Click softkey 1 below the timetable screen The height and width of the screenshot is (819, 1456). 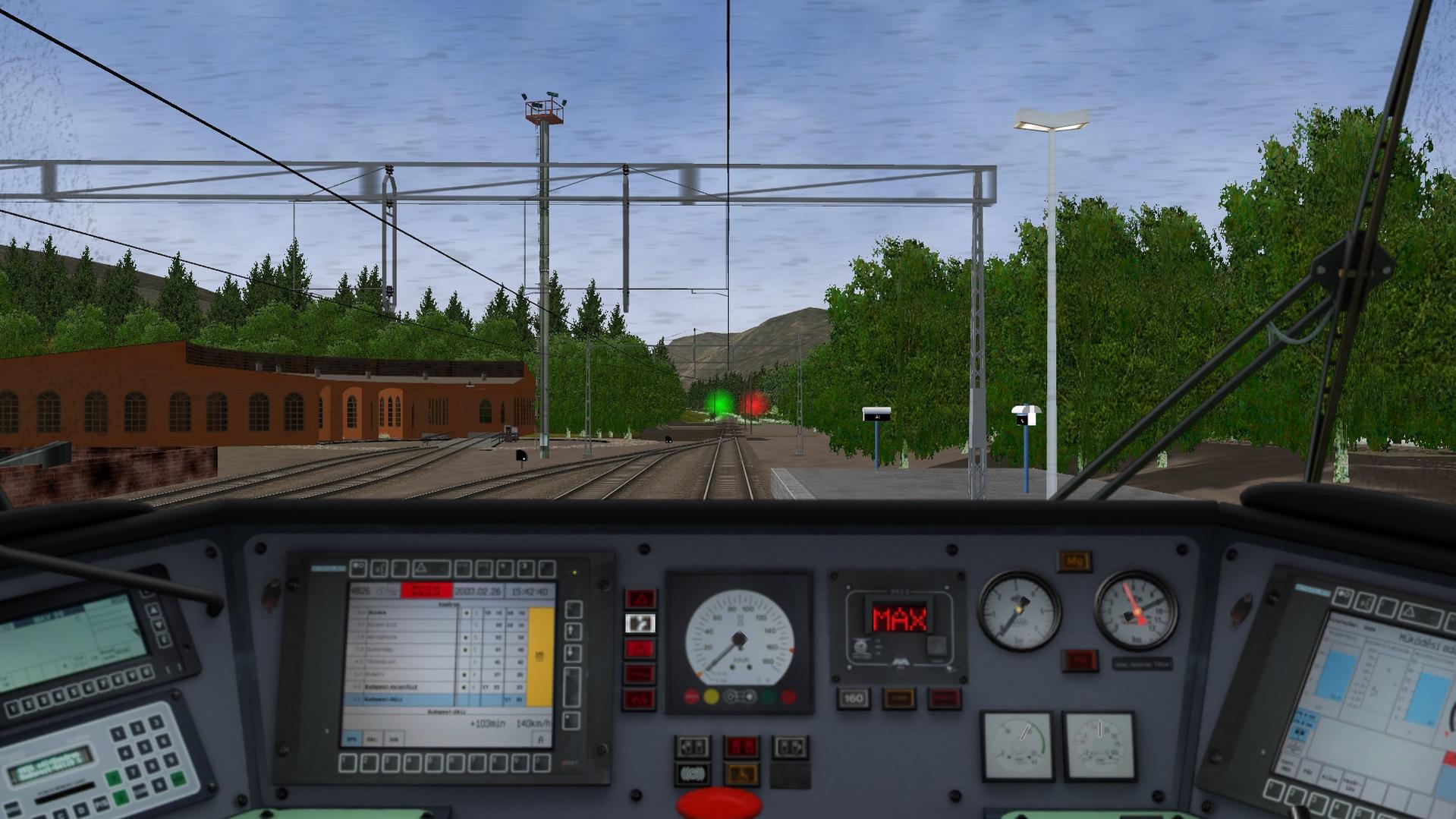tap(349, 762)
